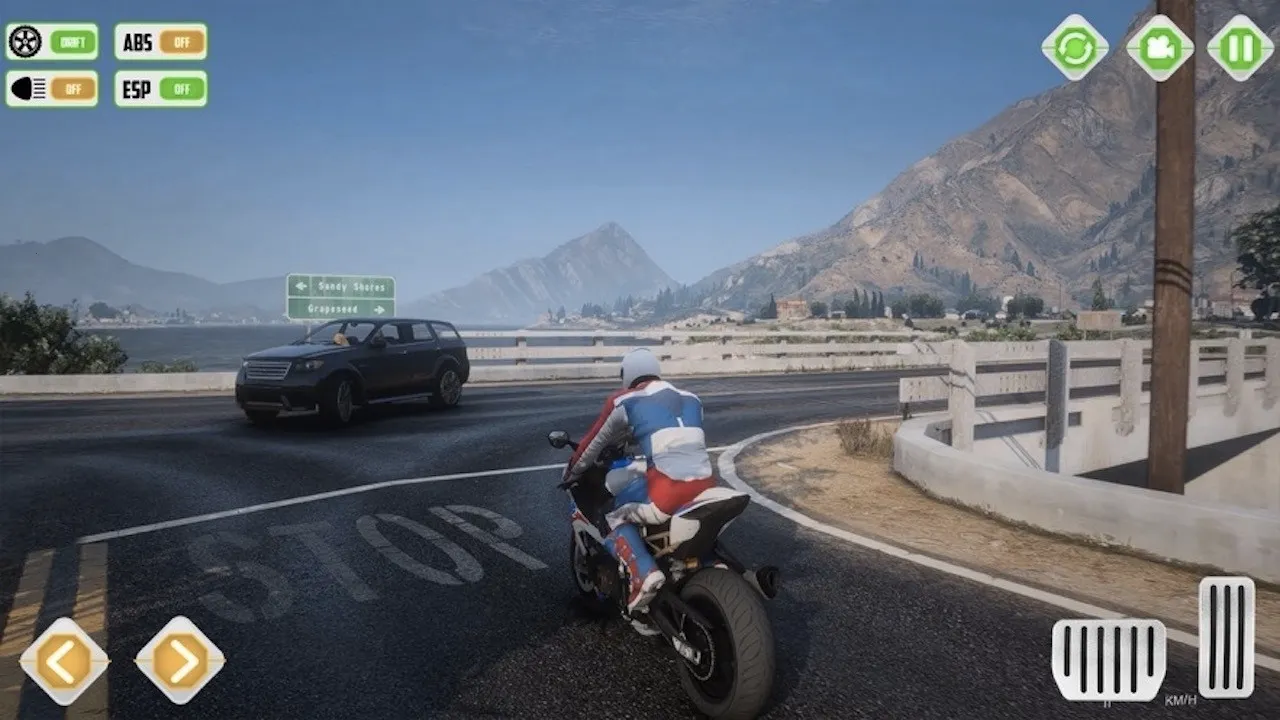Turn on headlights using the OFF toggle

(72, 89)
